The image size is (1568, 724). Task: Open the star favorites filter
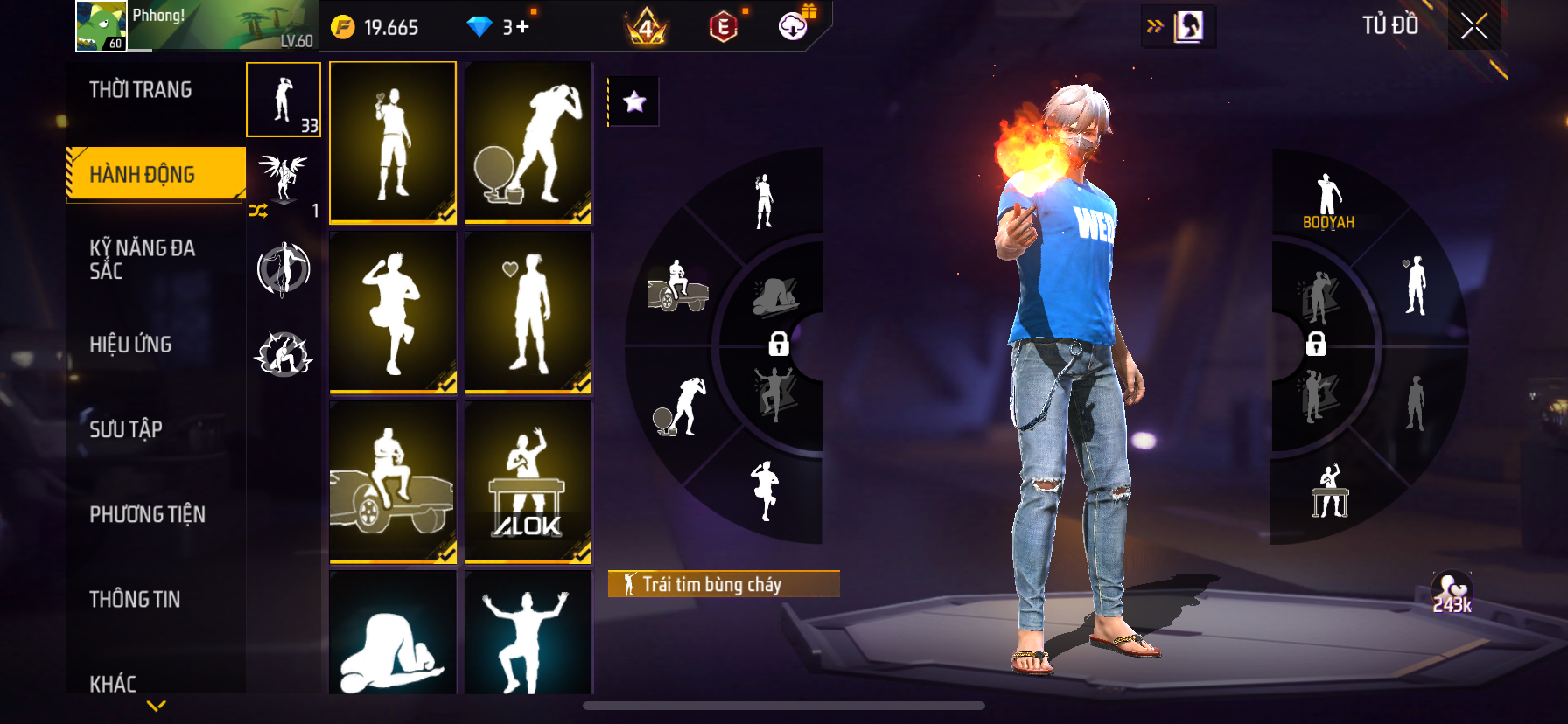pos(634,102)
